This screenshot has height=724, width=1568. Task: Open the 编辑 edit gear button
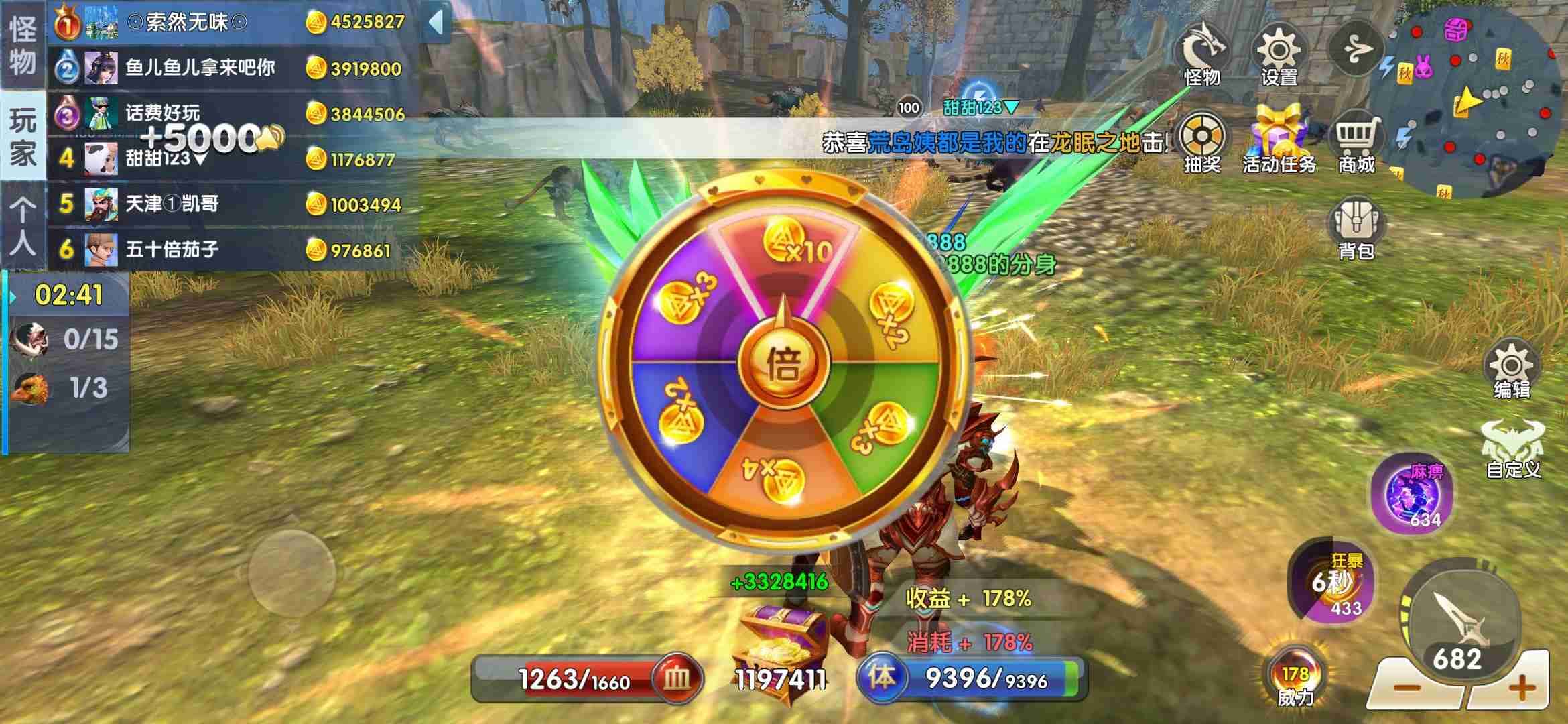click(x=1512, y=370)
